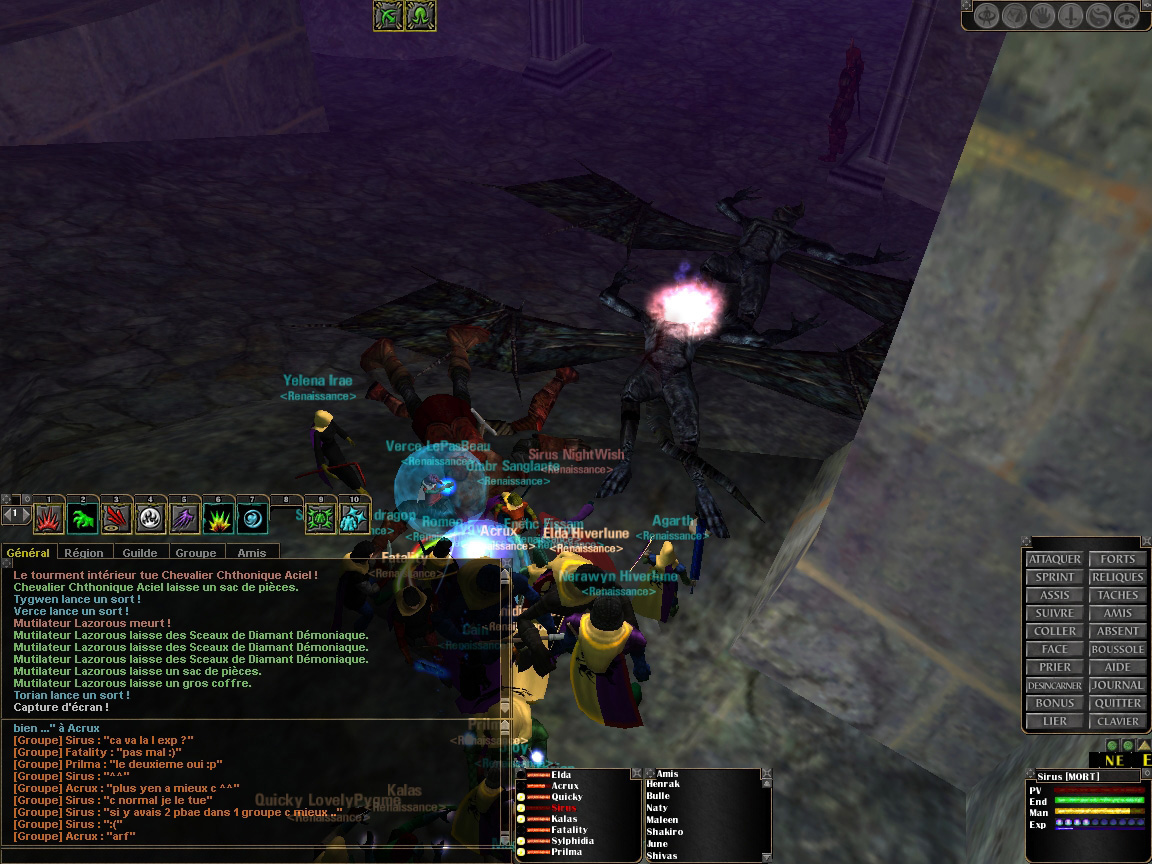Open the sword icon in the top bar

(x=1070, y=16)
